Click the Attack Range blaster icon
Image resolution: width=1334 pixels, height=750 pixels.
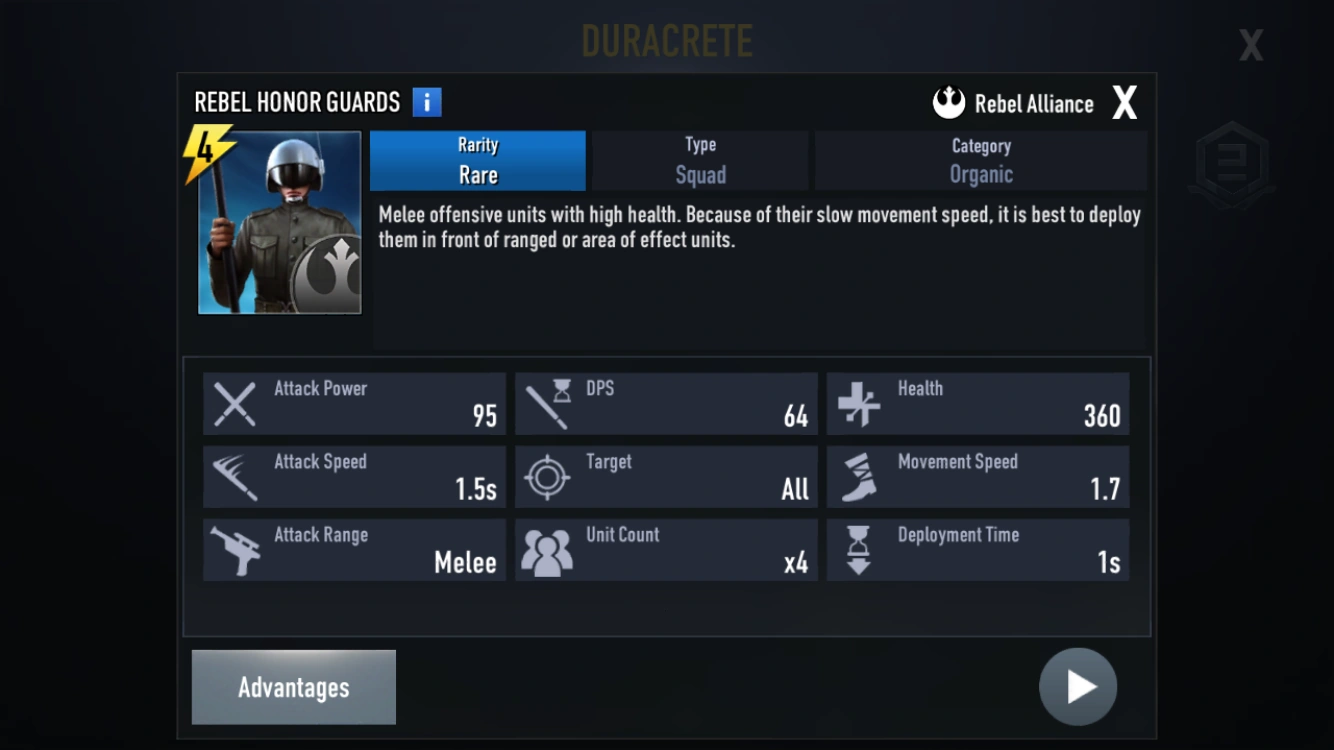[234, 549]
